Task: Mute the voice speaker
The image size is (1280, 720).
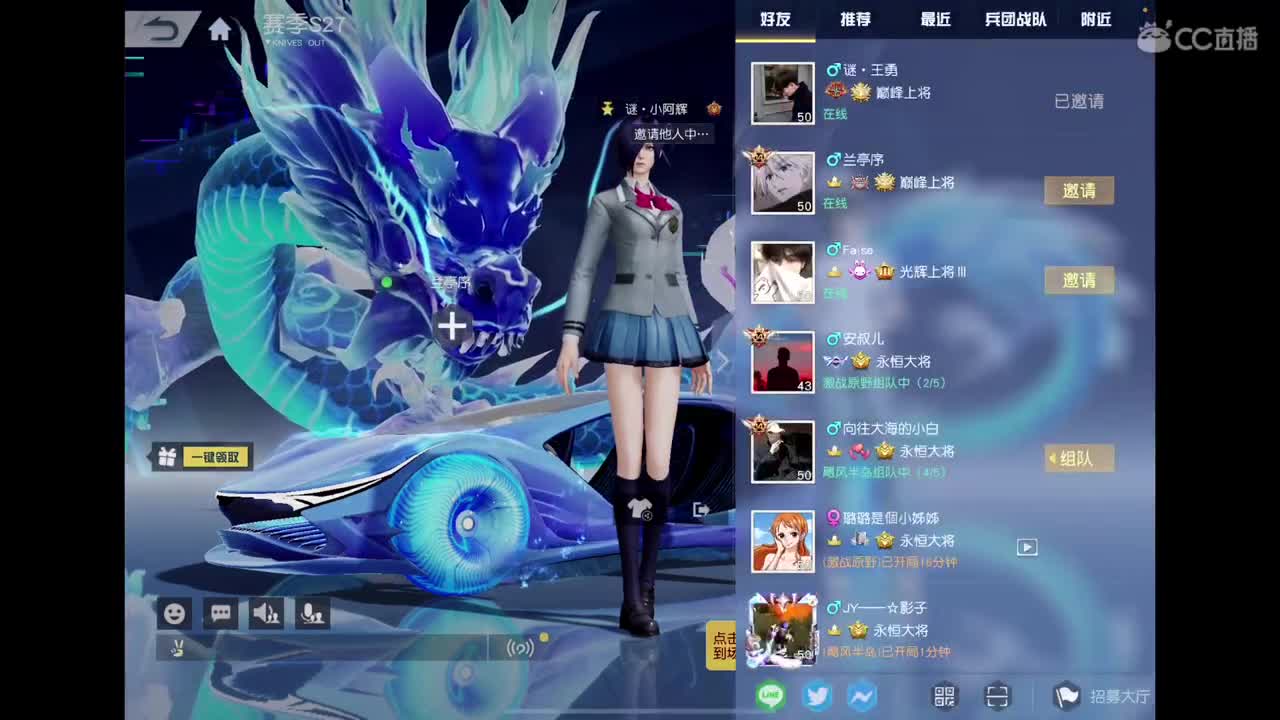Action: [x=265, y=613]
